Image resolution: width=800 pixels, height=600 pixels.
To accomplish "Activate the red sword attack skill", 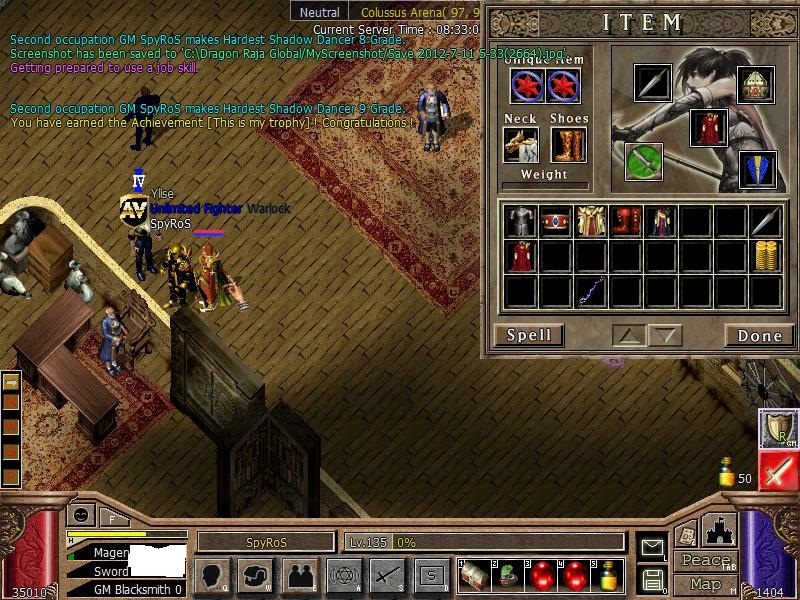I will pyautogui.click(x=778, y=472).
